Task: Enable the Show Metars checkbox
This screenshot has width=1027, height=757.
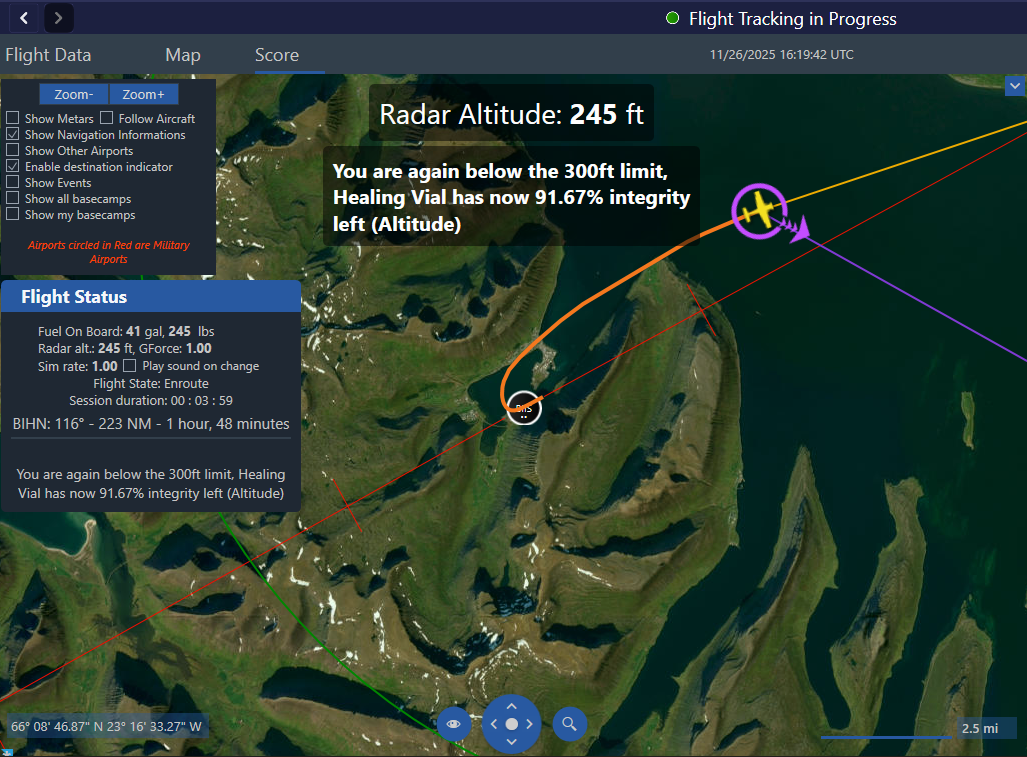Action: [13, 119]
